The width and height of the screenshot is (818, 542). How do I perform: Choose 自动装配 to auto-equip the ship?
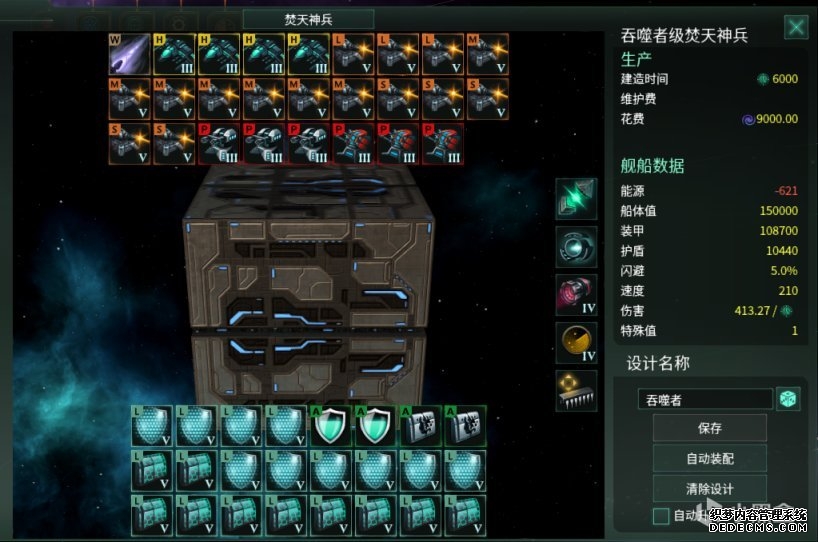pos(709,459)
